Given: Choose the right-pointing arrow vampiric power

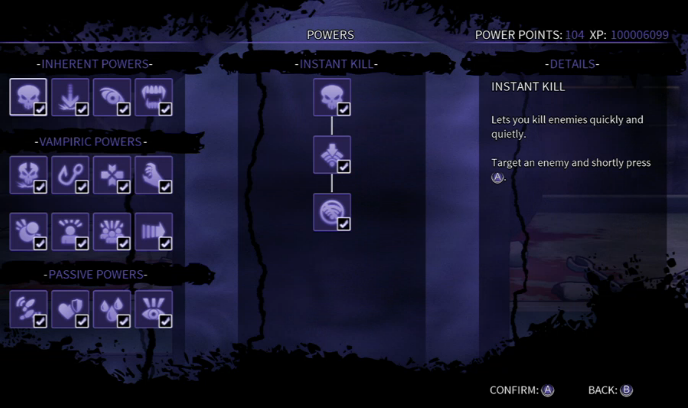Looking at the screenshot, I should (x=154, y=231).
